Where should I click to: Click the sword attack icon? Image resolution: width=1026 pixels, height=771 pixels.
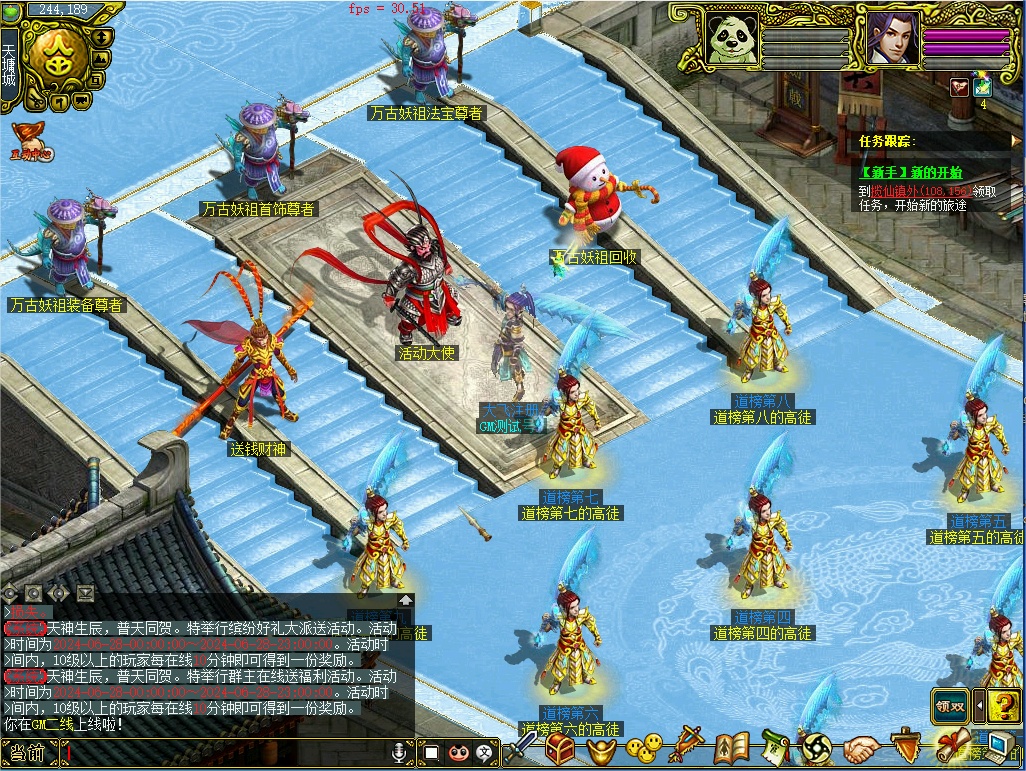[521, 747]
